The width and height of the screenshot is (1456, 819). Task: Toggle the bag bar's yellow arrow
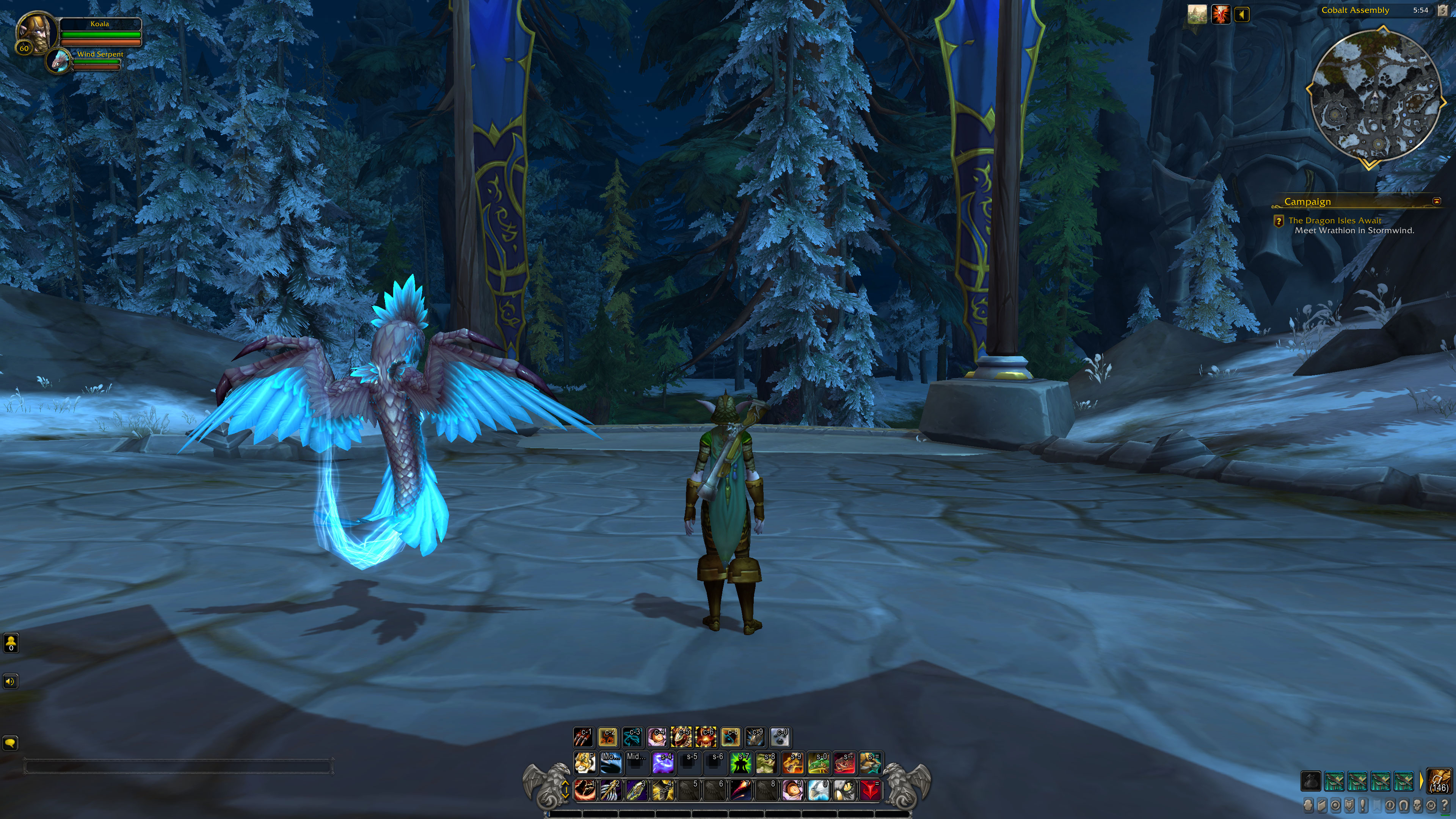[x=1421, y=781]
